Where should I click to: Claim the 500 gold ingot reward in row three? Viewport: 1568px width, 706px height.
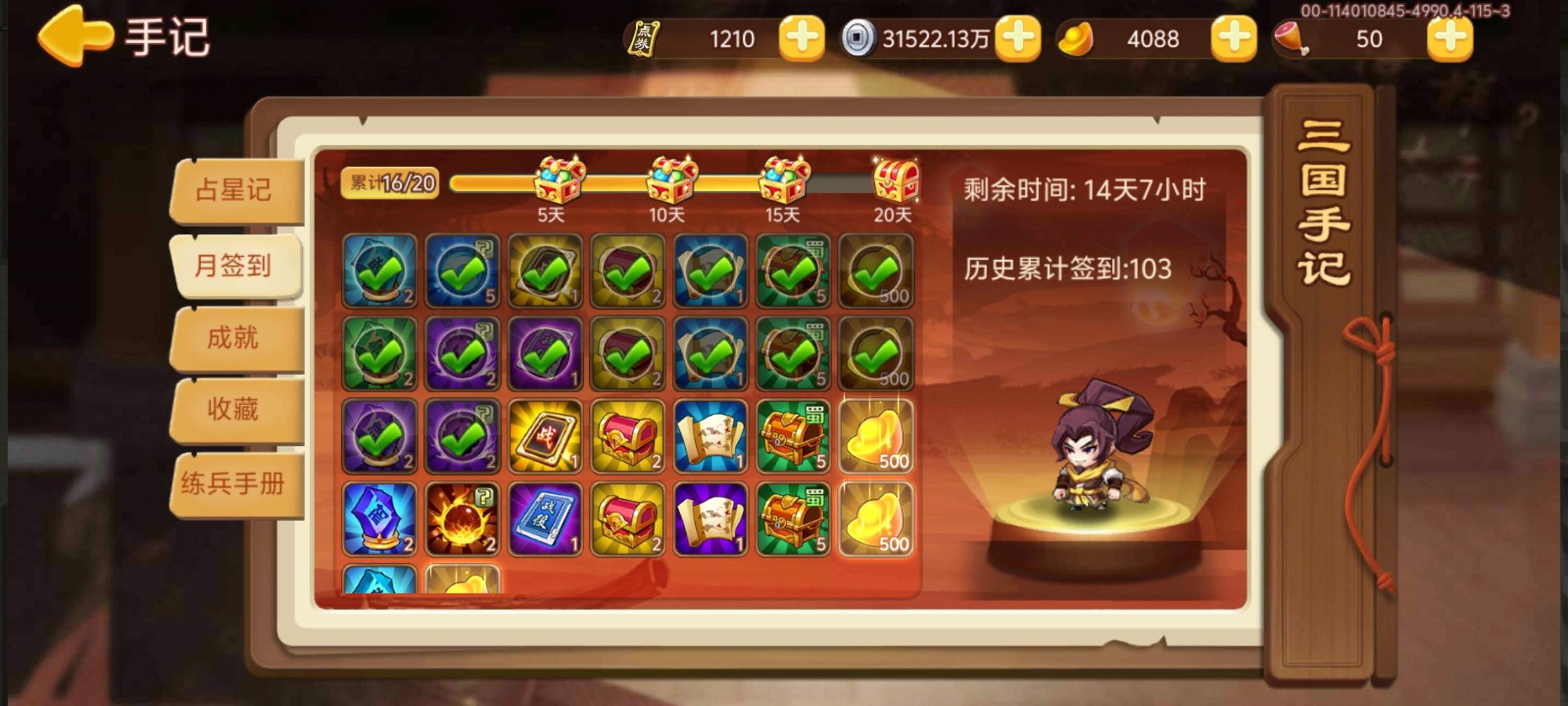click(877, 437)
